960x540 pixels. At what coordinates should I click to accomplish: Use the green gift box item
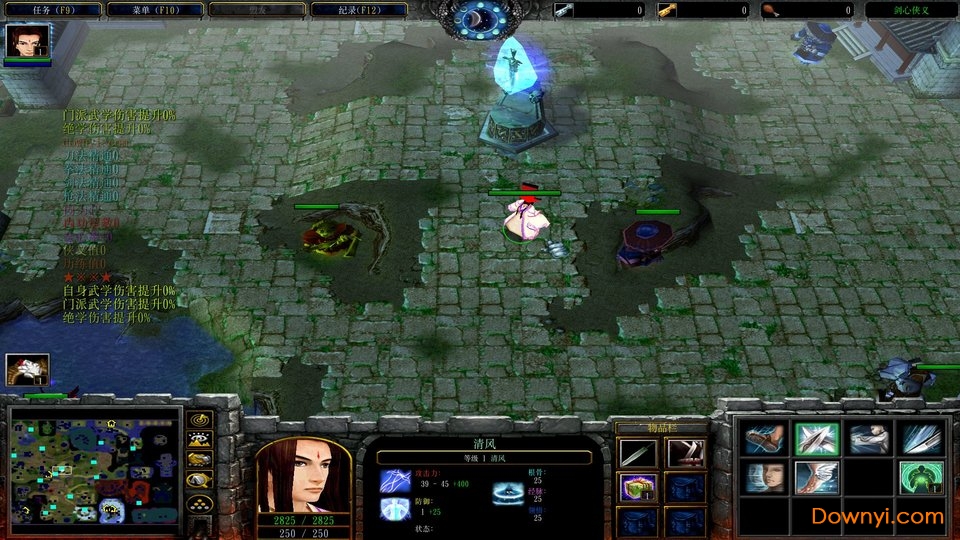point(637,488)
